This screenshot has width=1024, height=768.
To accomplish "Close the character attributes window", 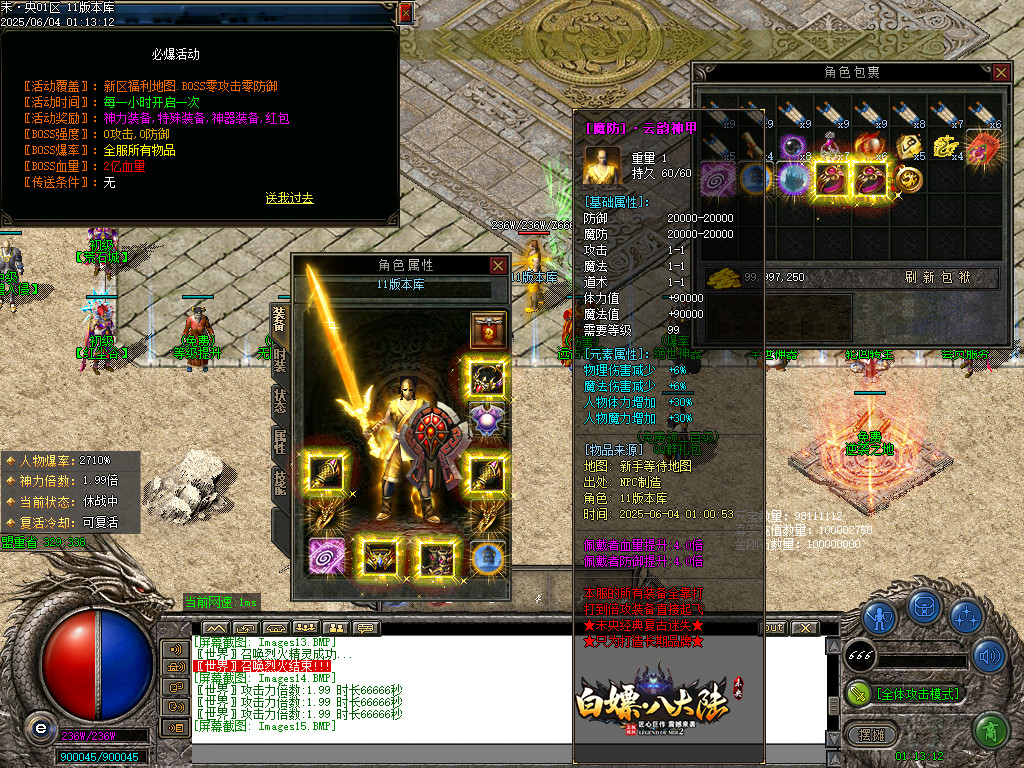I will [498, 265].
